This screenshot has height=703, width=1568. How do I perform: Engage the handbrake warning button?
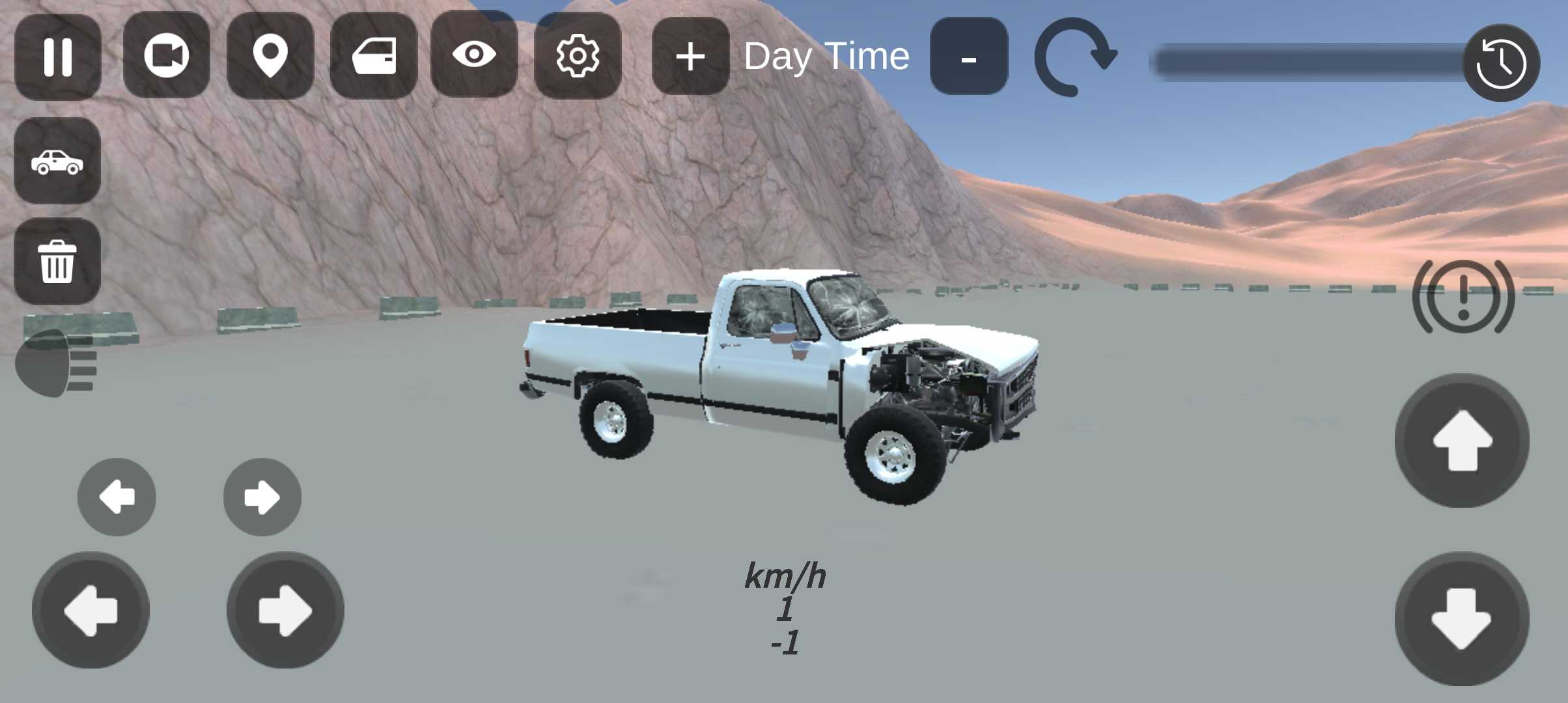[1463, 297]
